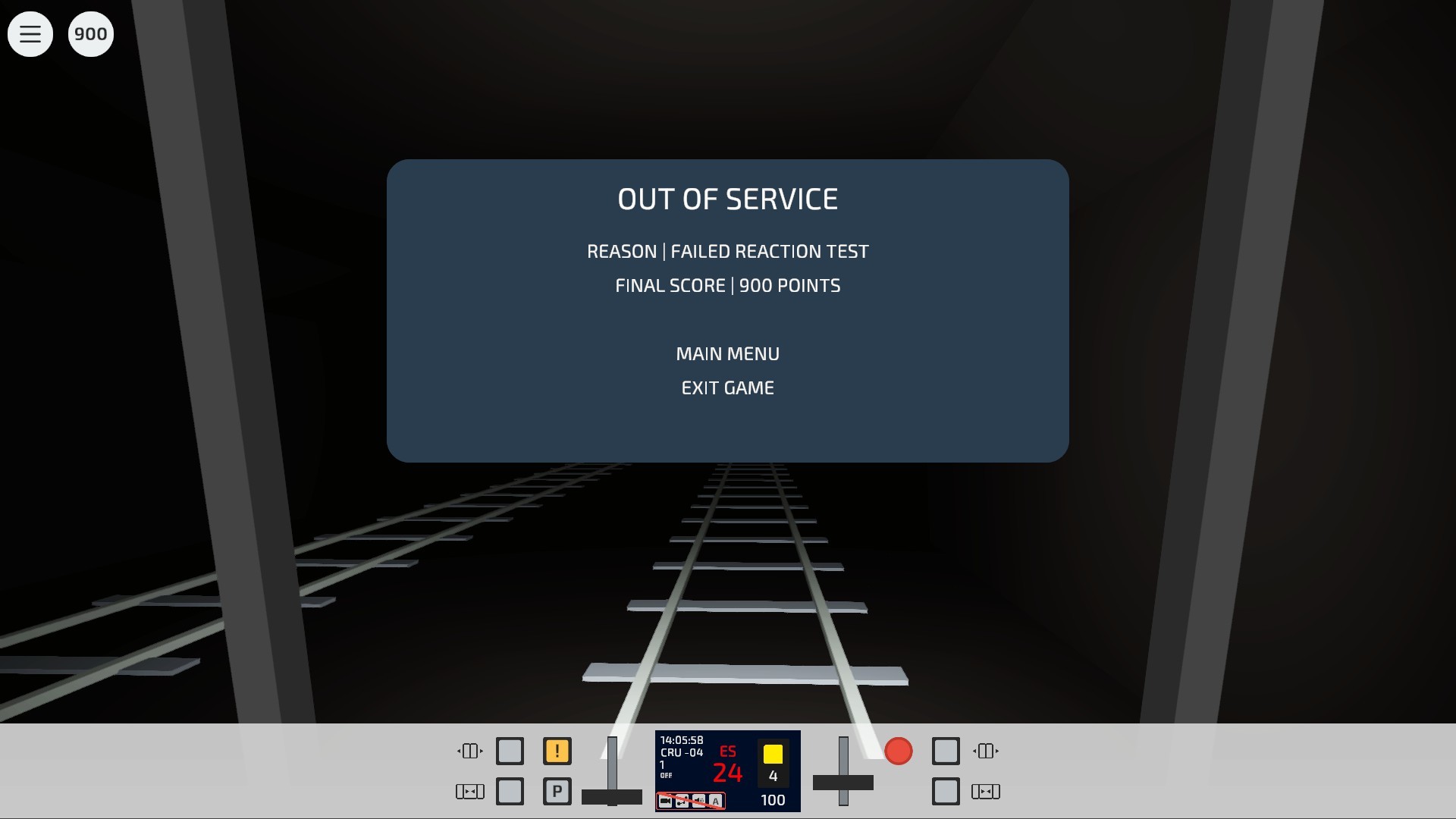The width and height of the screenshot is (1456, 819).
Task: Click the EXIT GAME option
Action: click(727, 388)
